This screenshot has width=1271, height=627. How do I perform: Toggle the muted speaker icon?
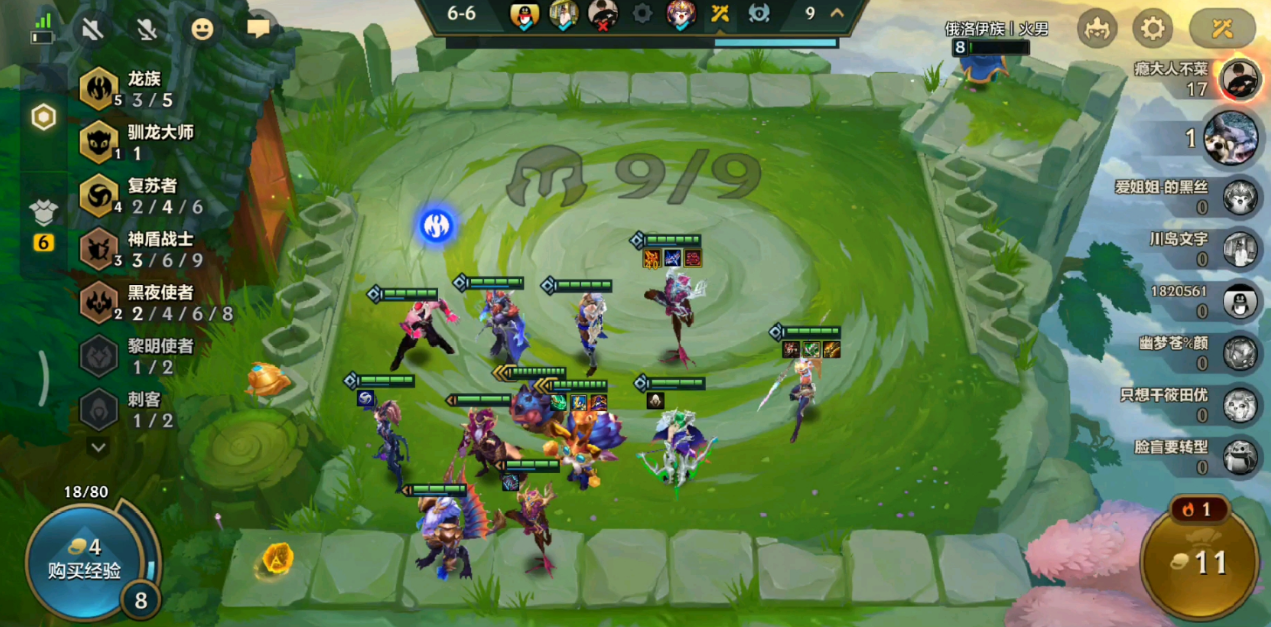click(x=93, y=29)
